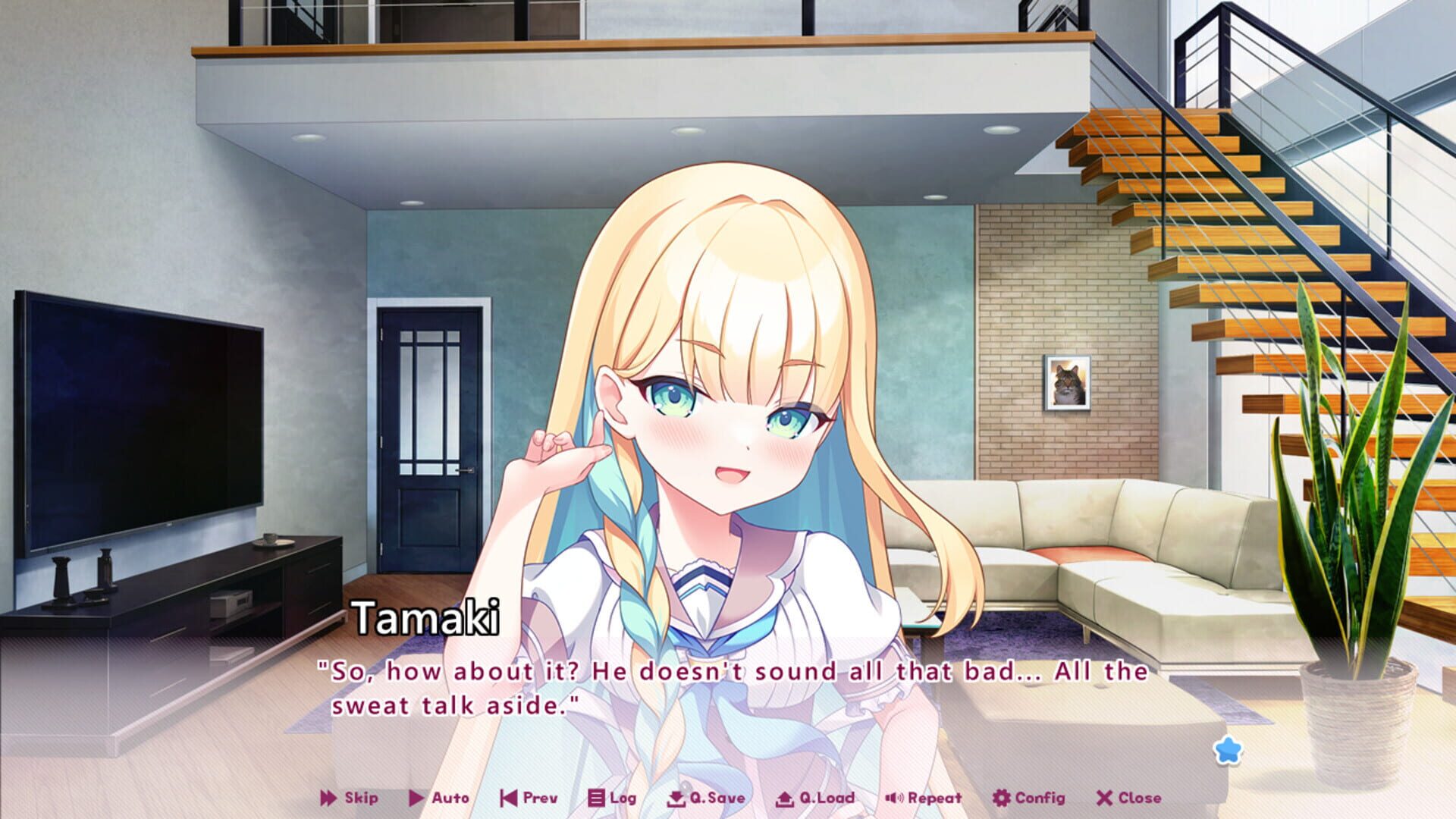
Task: Quick save with Q.Save
Action: [x=698, y=797]
